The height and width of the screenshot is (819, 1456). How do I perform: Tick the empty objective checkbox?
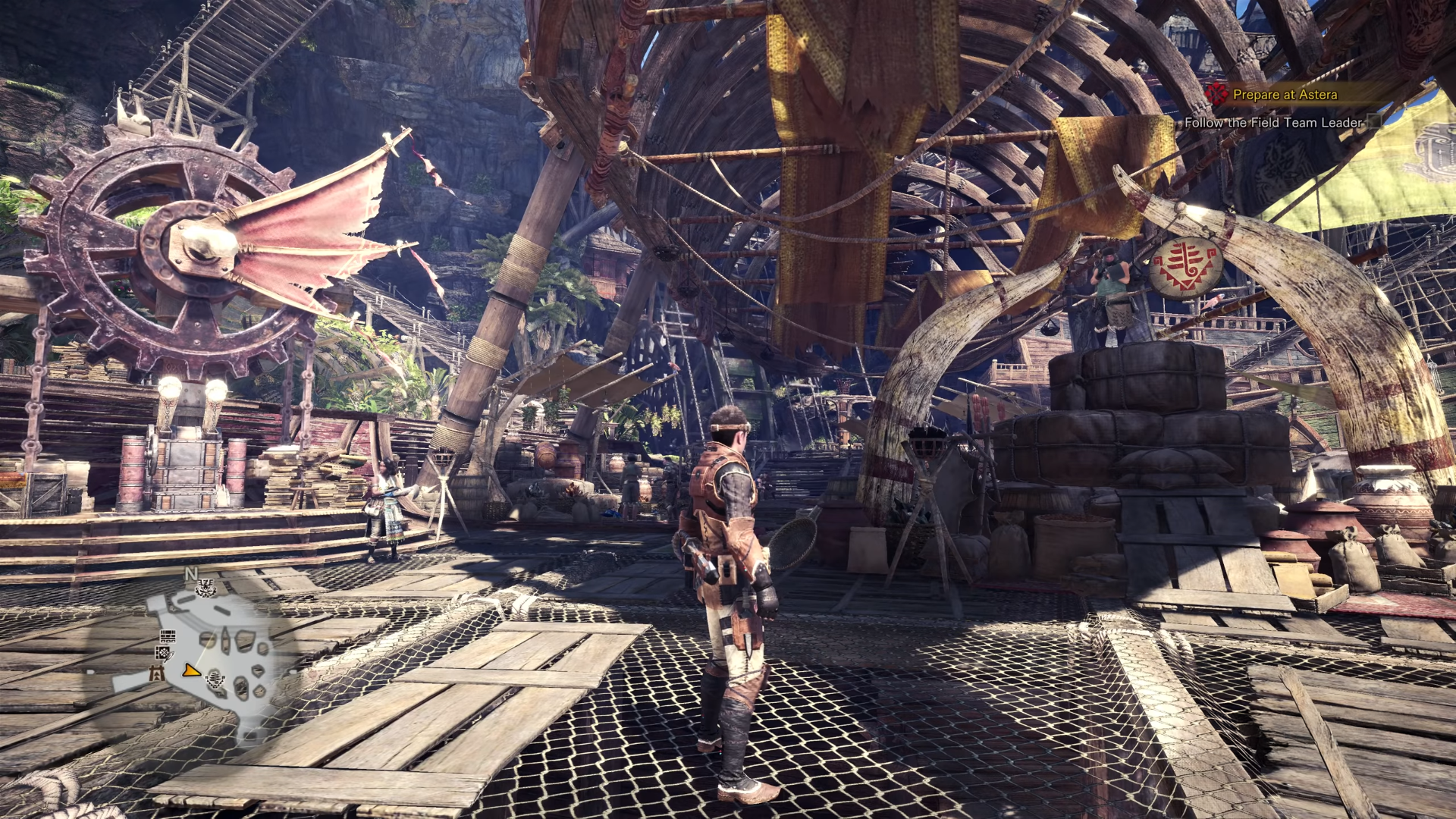pos(1373,122)
